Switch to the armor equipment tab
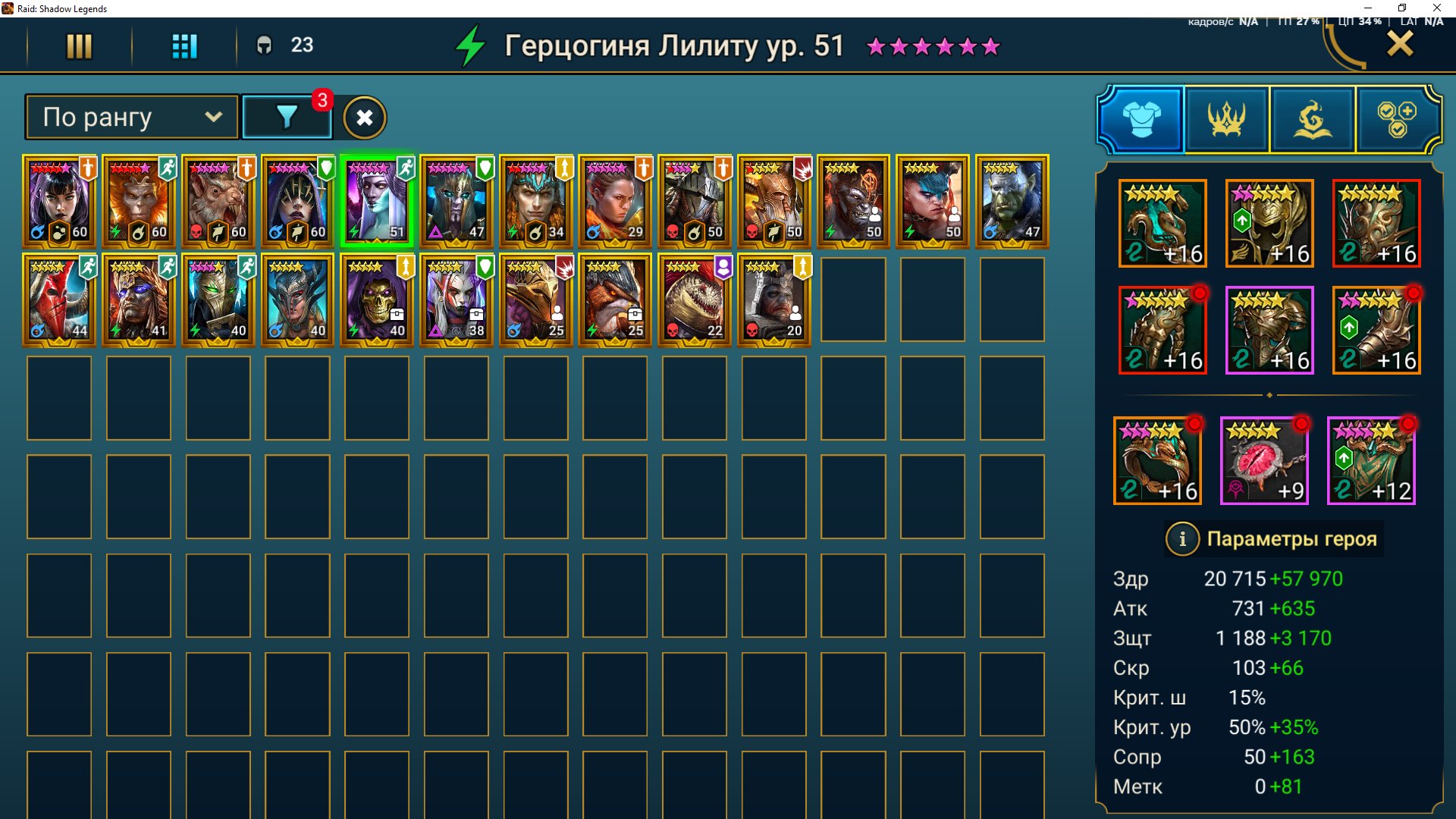 1141,119
